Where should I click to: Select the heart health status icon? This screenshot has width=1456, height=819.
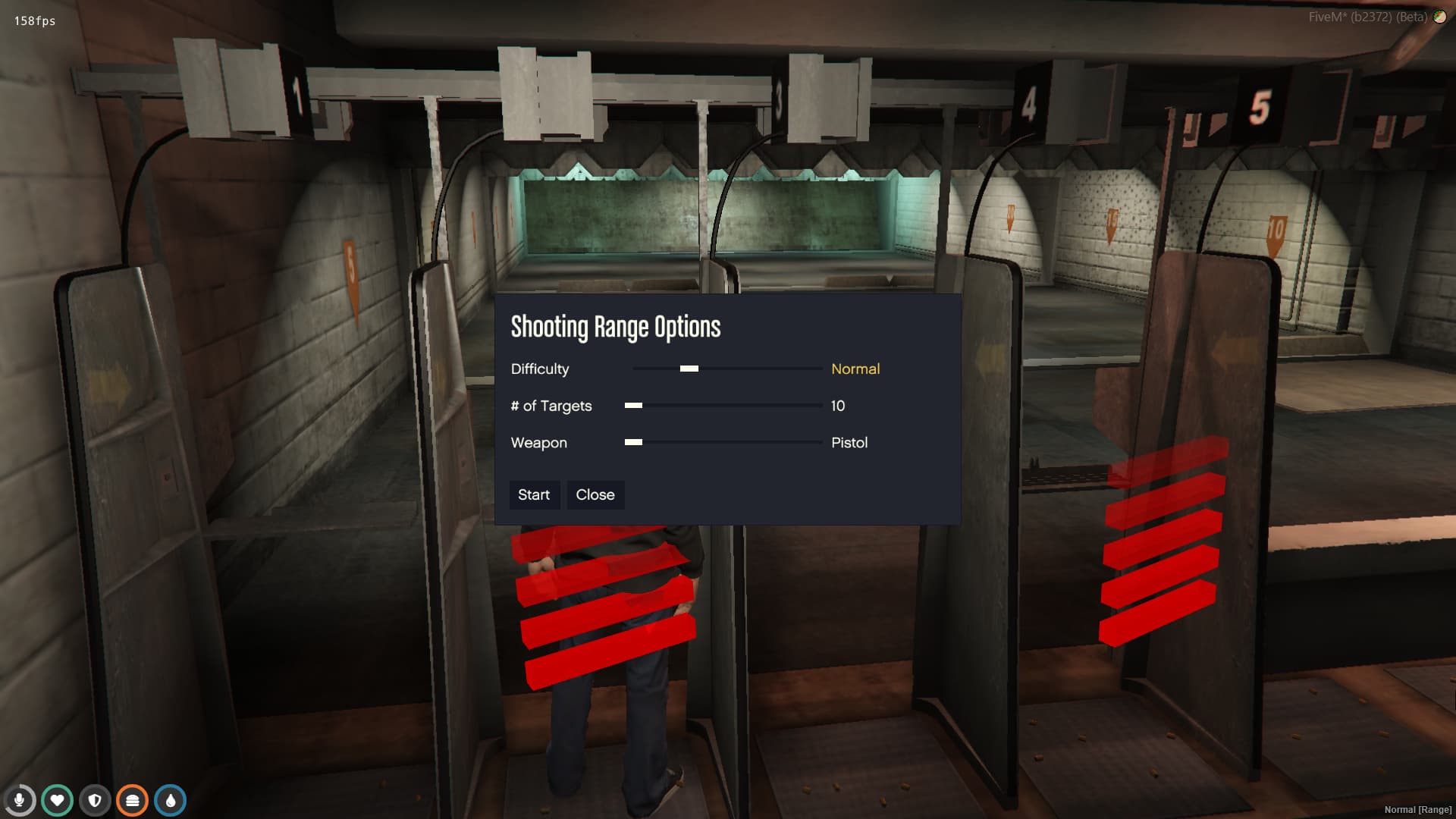pos(58,799)
